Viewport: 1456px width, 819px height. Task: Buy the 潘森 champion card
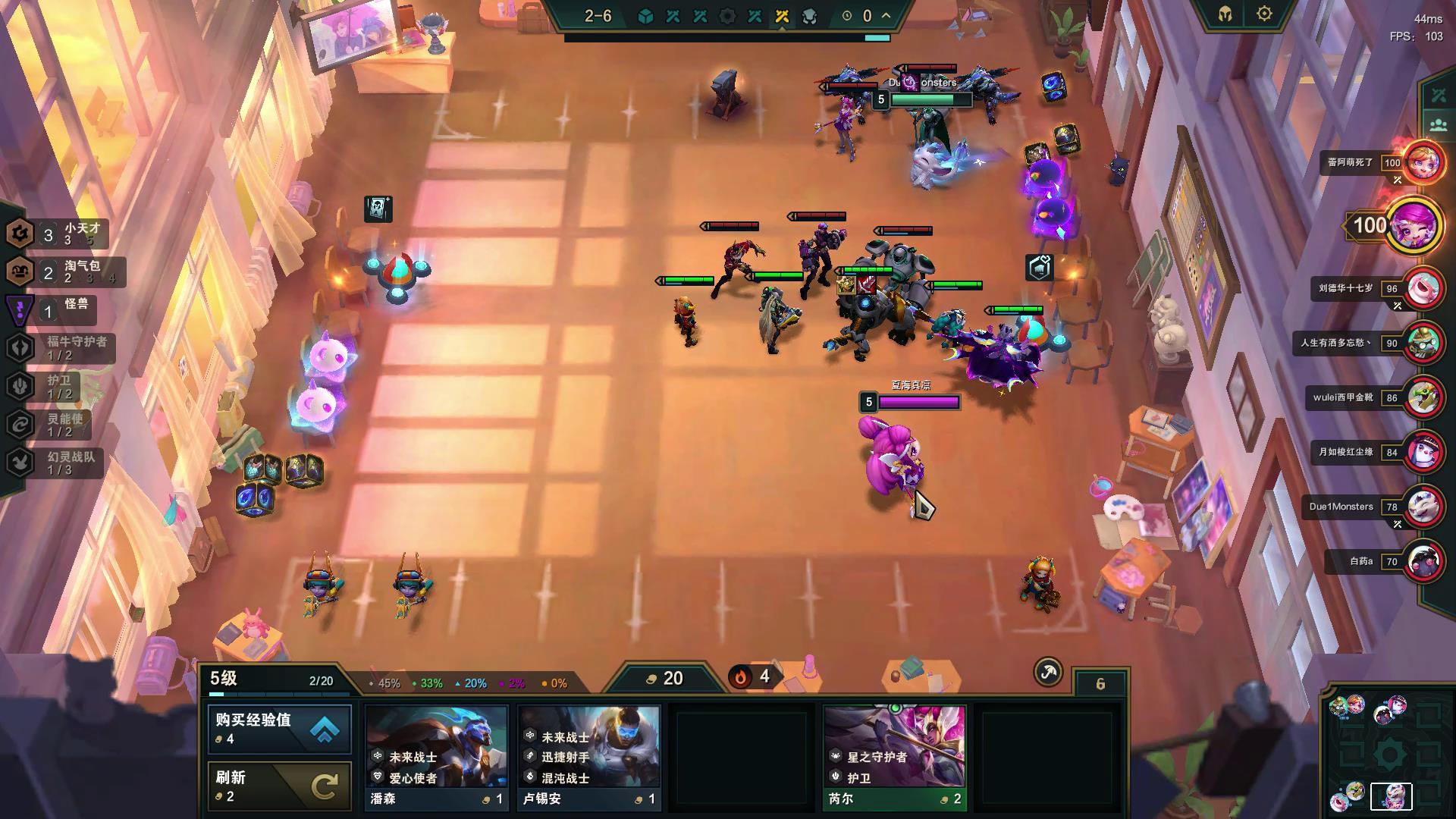tap(437, 757)
